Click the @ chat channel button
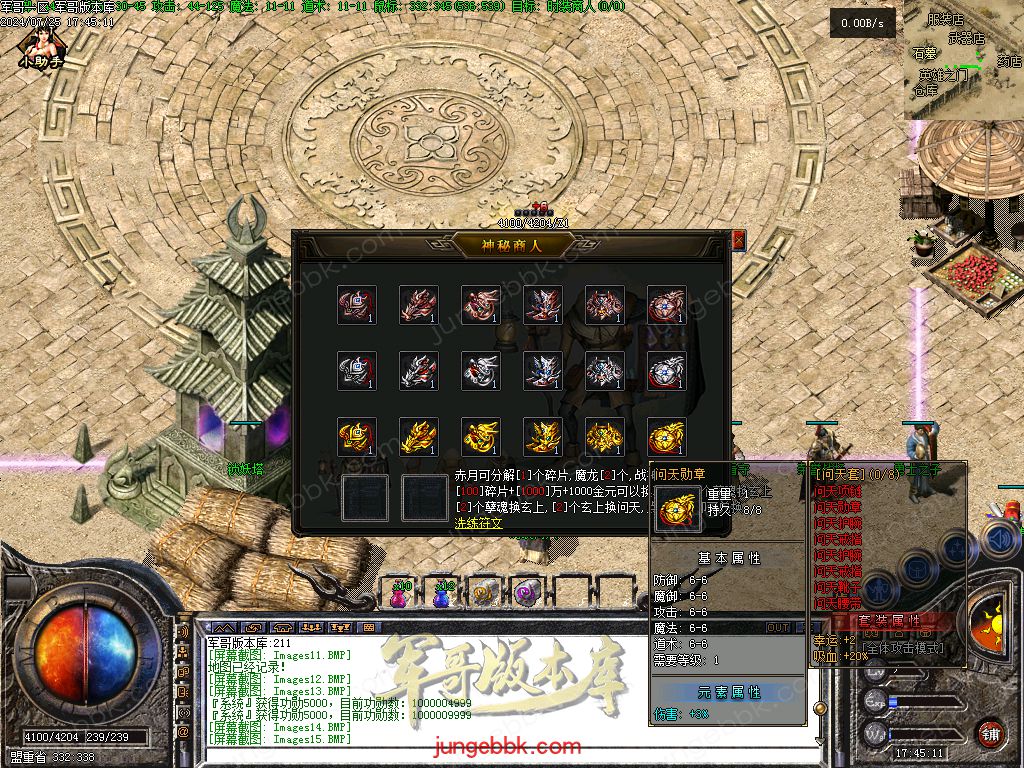The image size is (1024, 768). coord(183,733)
